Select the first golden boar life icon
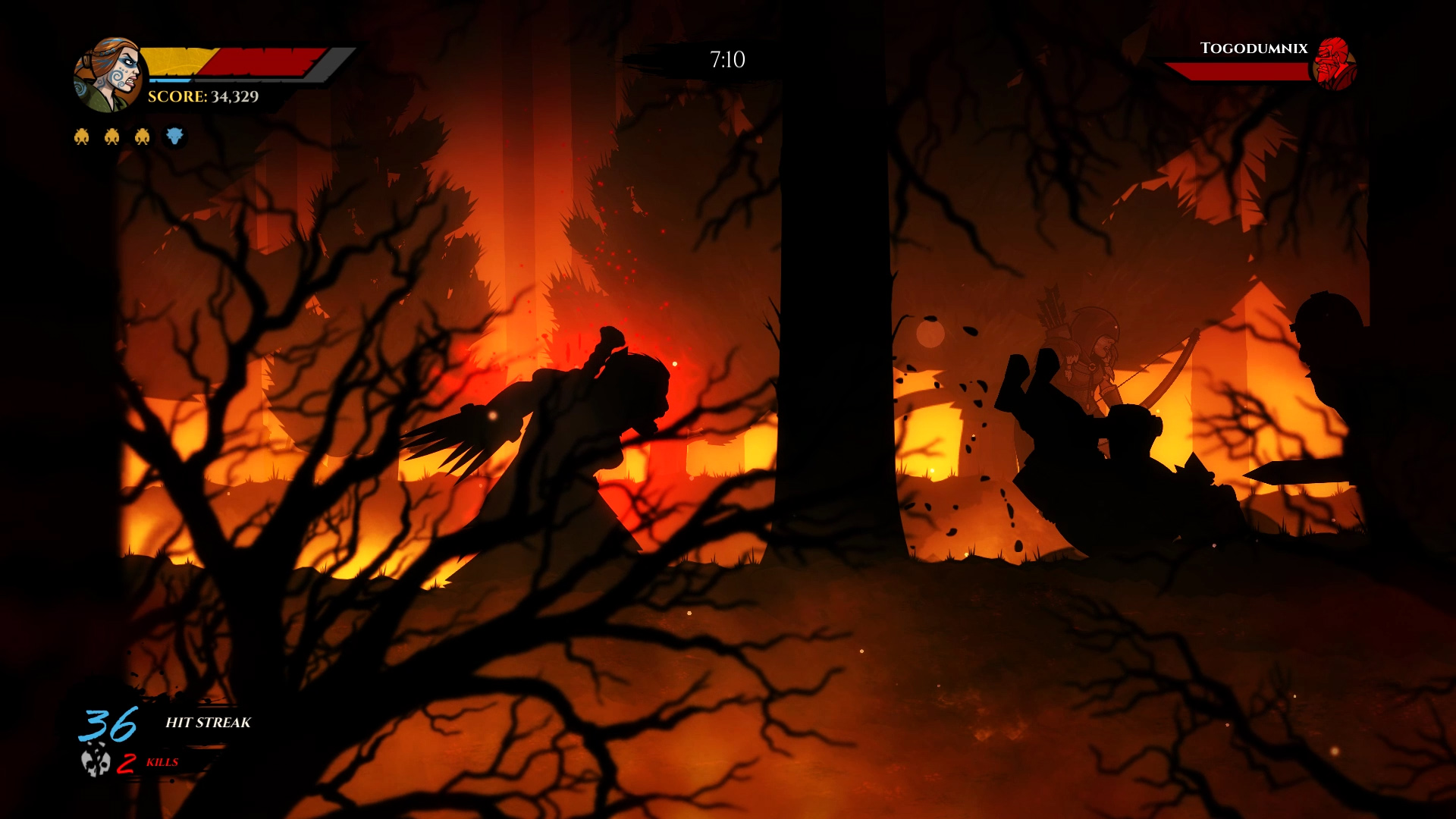Image resolution: width=1456 pixels, height=819 pixels. click(82, 136)
